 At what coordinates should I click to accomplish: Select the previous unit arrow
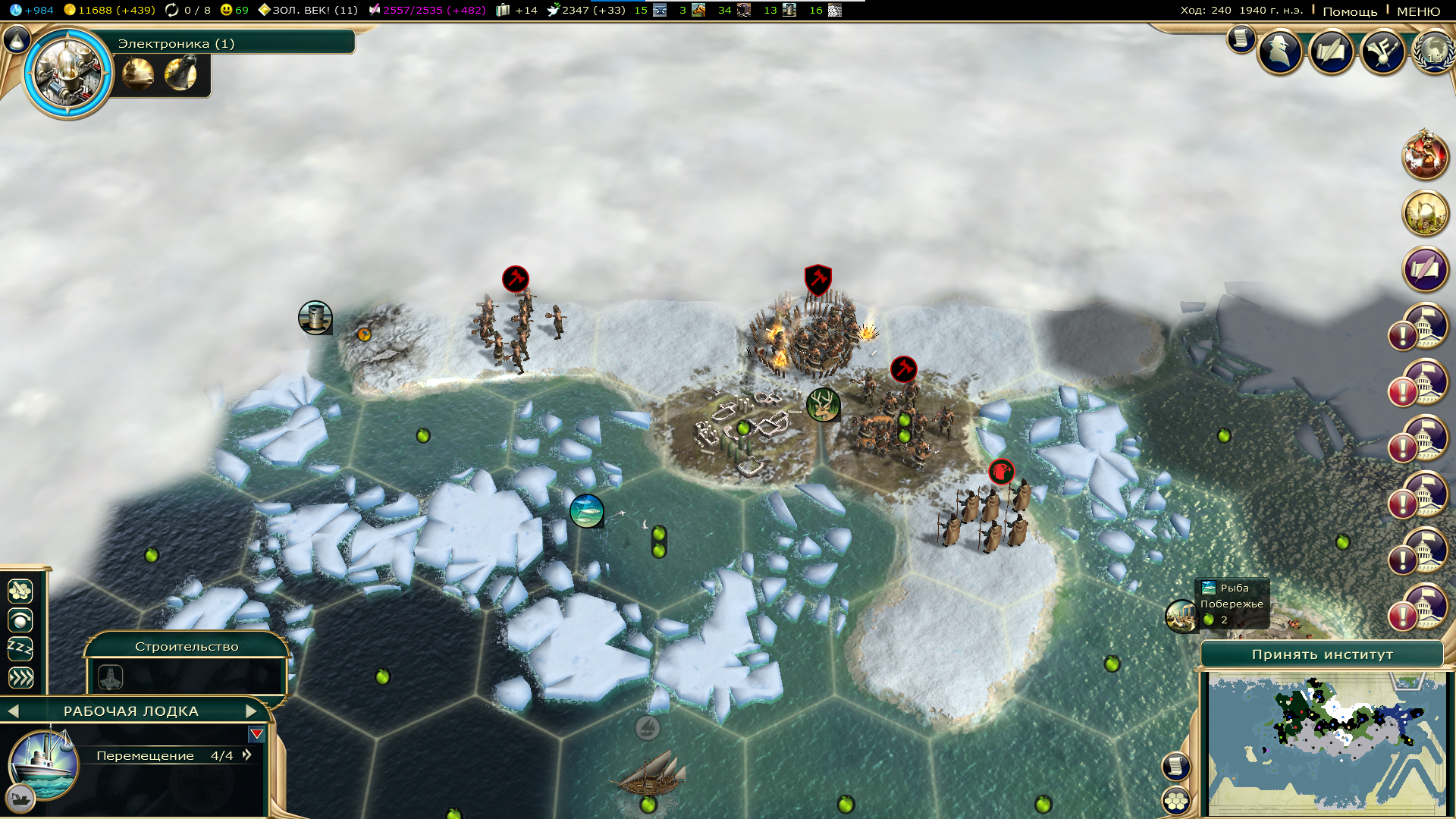(x=13, y=711)
